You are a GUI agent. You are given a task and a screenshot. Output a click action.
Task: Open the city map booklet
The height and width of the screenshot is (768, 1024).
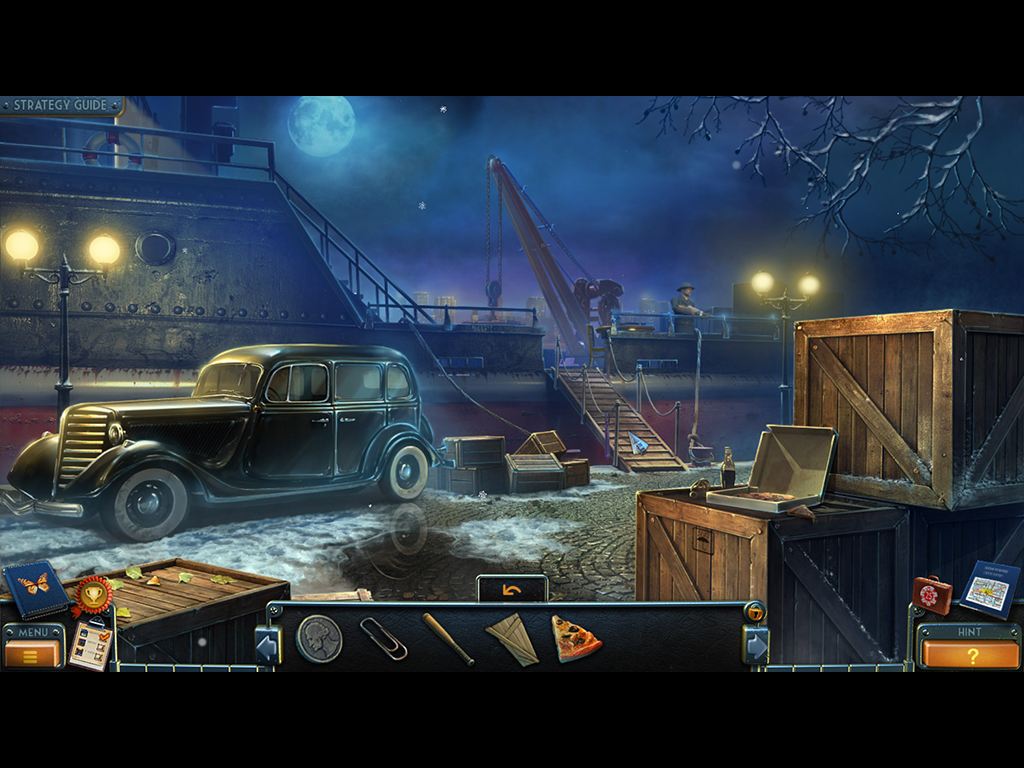[989, 589]
